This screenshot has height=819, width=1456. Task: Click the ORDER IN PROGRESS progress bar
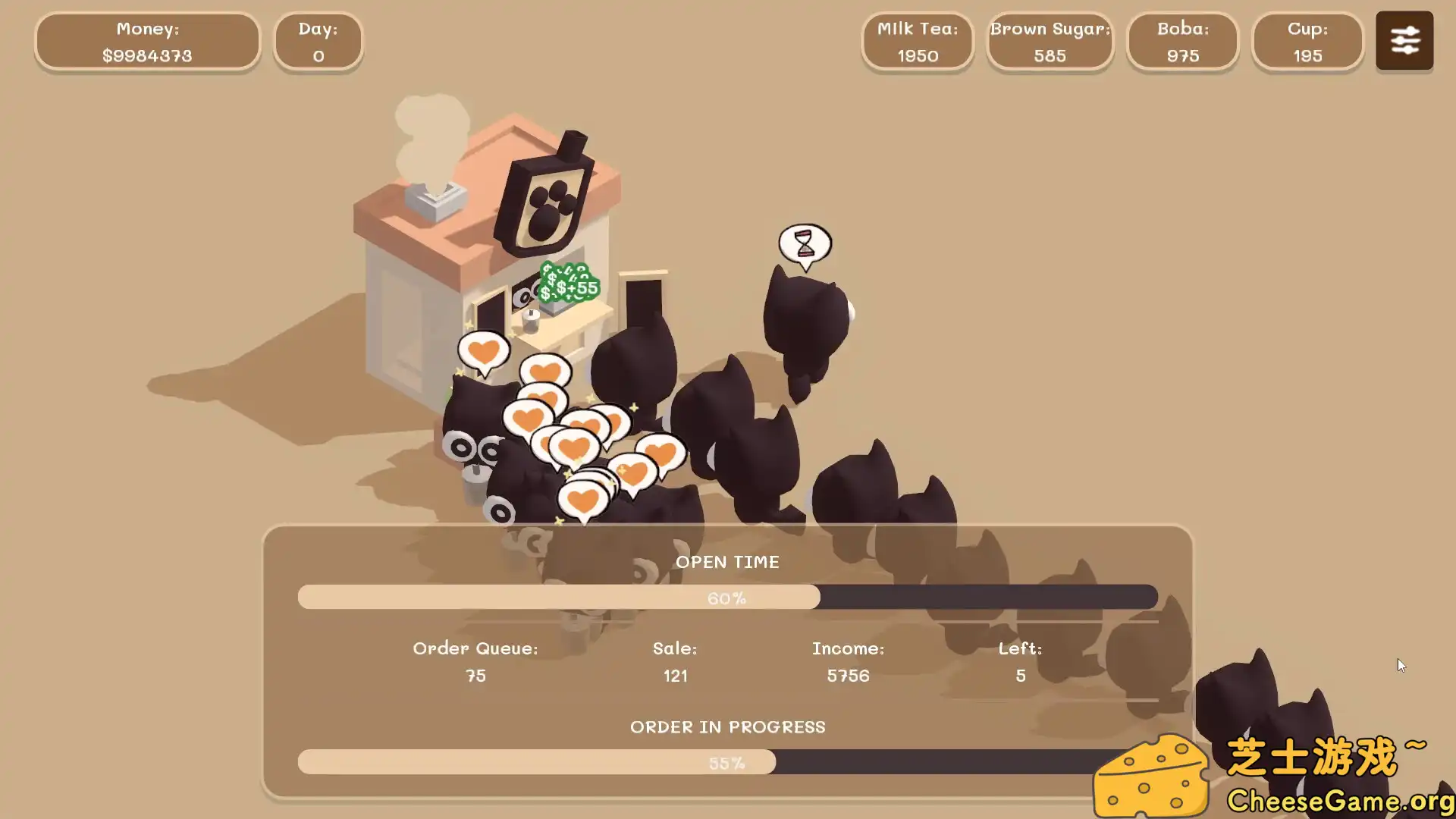coord(727,763)
